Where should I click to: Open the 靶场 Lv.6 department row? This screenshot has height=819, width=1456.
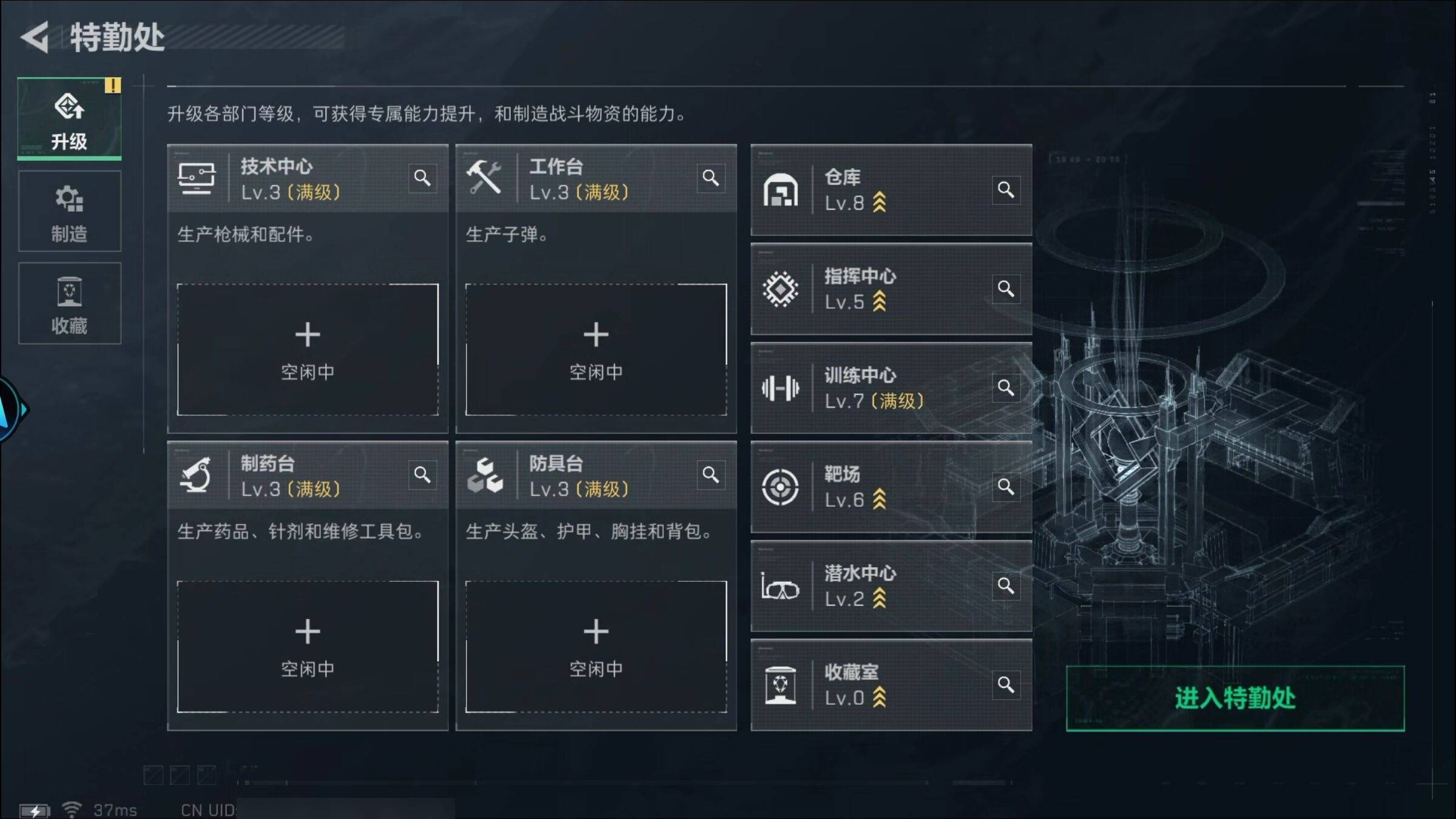coord(880,487)
